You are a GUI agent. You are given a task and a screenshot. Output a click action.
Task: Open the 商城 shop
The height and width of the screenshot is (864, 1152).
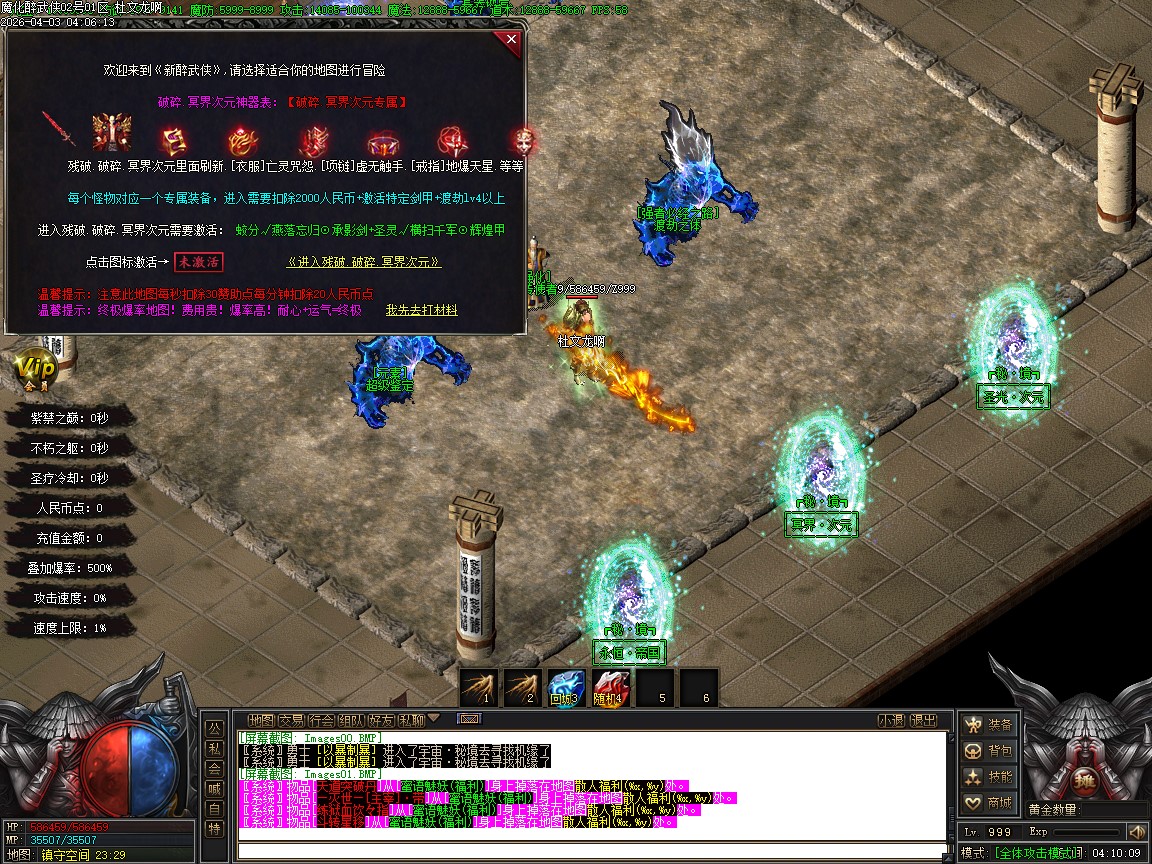pos(988,803)
